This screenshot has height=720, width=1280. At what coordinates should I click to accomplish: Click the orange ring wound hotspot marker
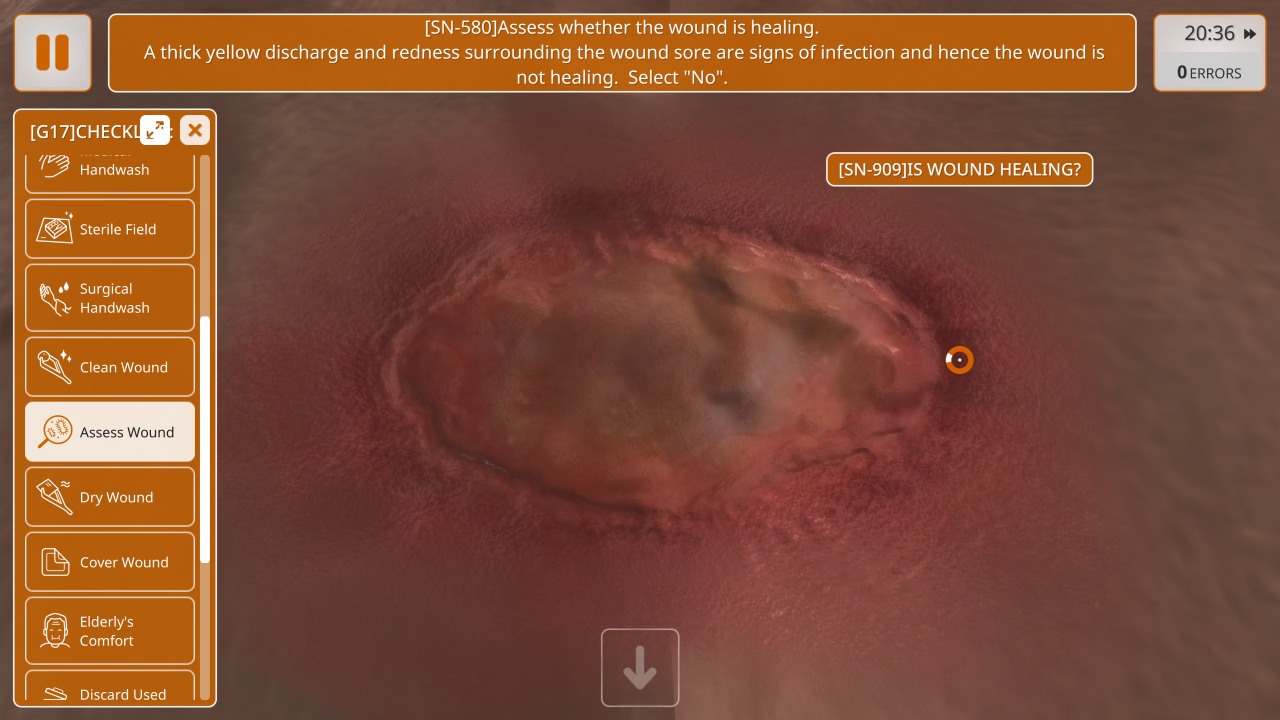point(959,360)
